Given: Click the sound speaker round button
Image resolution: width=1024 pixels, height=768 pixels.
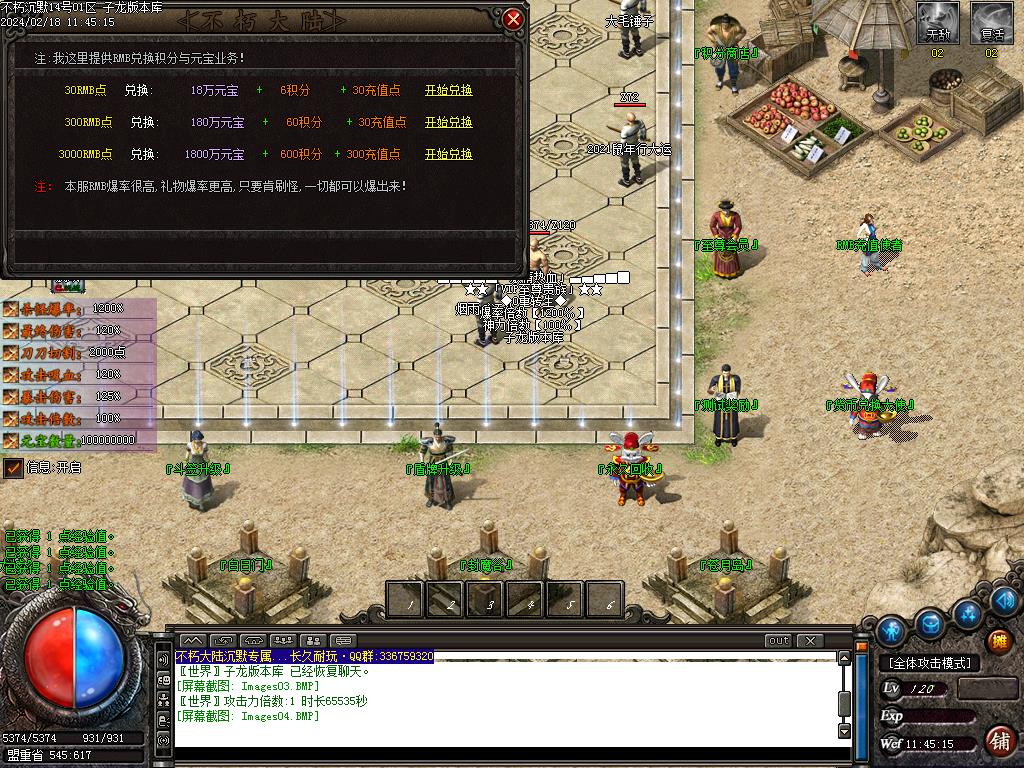Looking at the screenshot, I should (x=1006, y=600).
